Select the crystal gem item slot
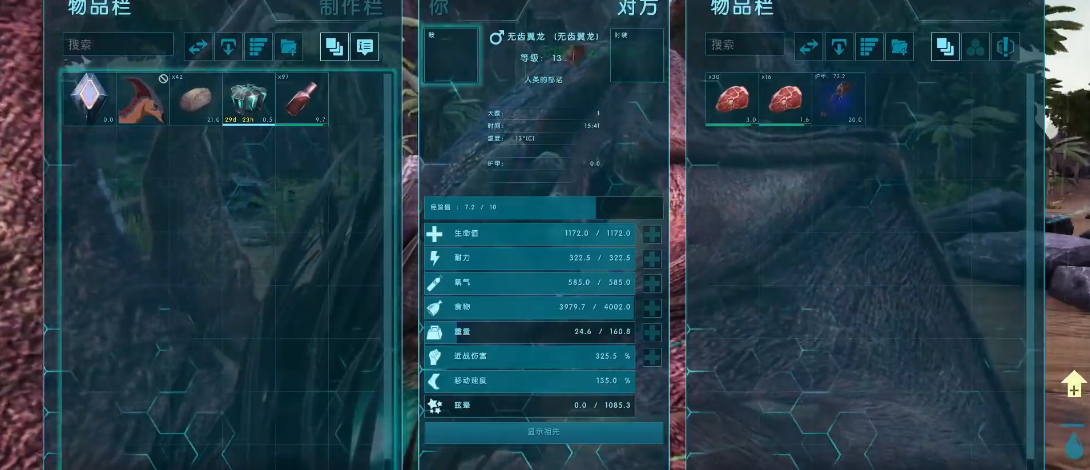The height and width of the screenshot is (470, 1090). point(90,99)
